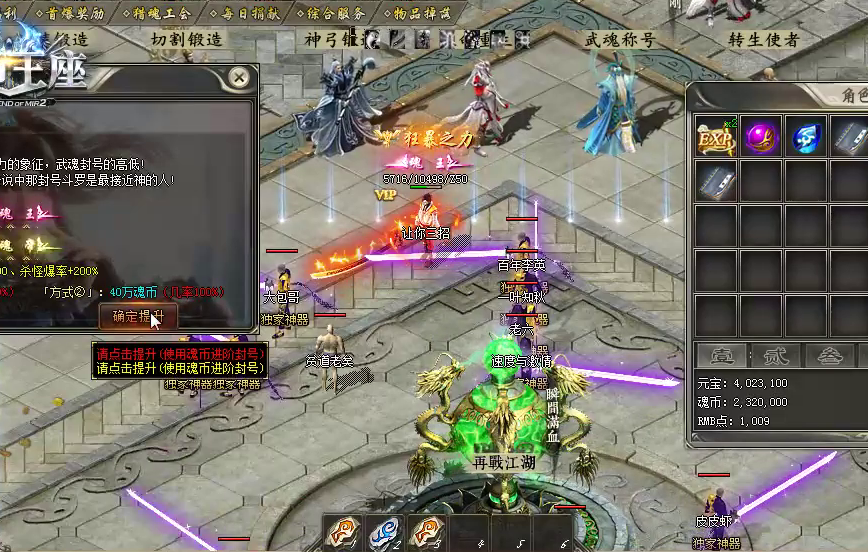Viewport: 868px width, 552px height.
Task: Open the 综合服务 menu
Action: [329, 12]
